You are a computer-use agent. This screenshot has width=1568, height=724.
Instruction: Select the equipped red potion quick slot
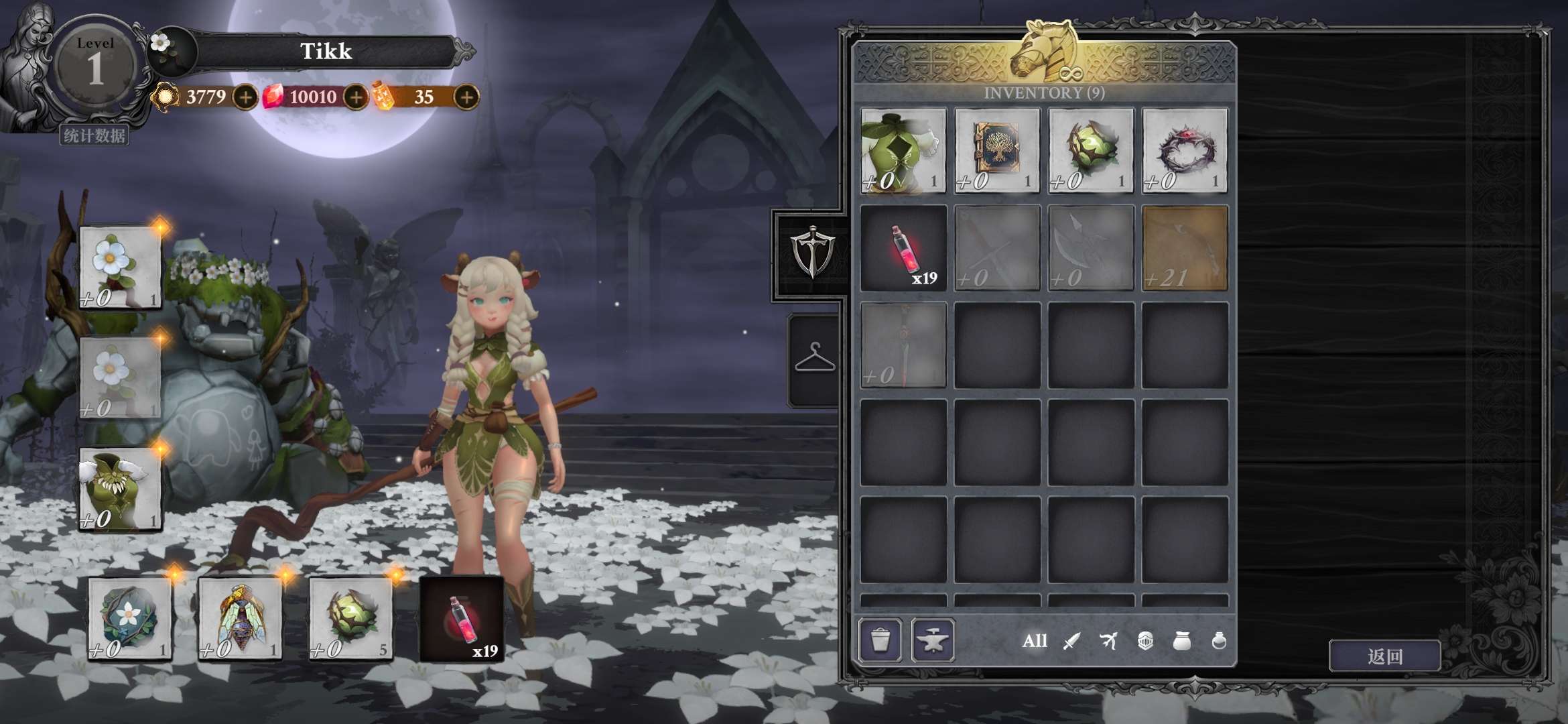[462, 619]
